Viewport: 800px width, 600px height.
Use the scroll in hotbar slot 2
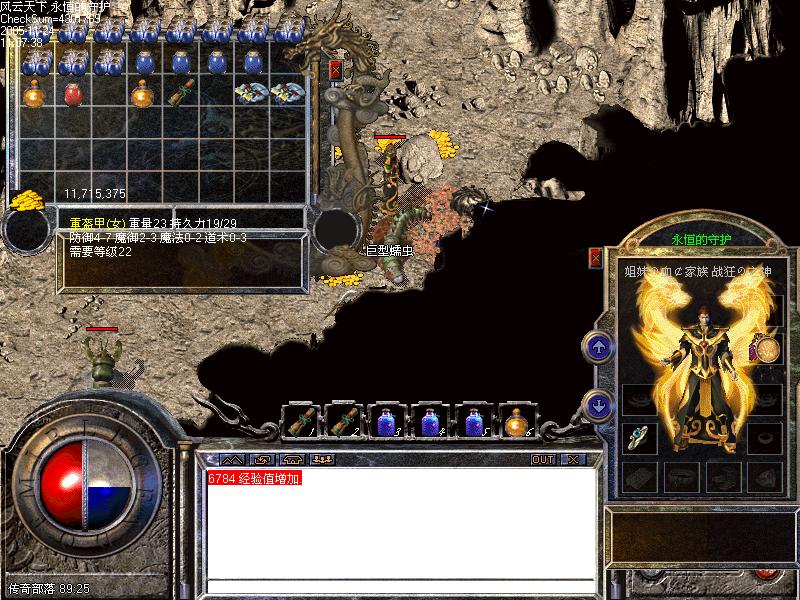coord(343,422)
